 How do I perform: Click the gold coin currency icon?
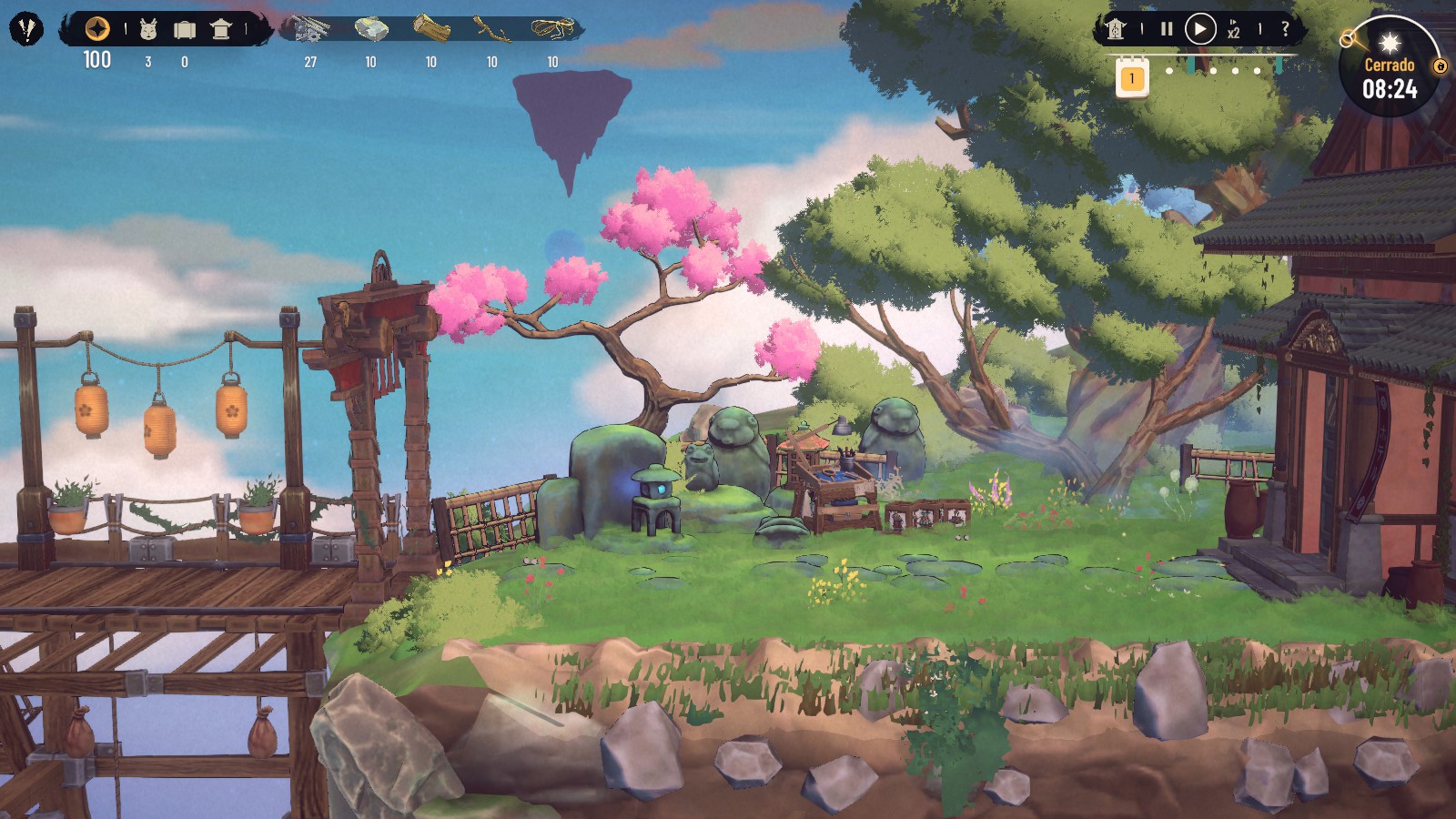click(97, 29)
